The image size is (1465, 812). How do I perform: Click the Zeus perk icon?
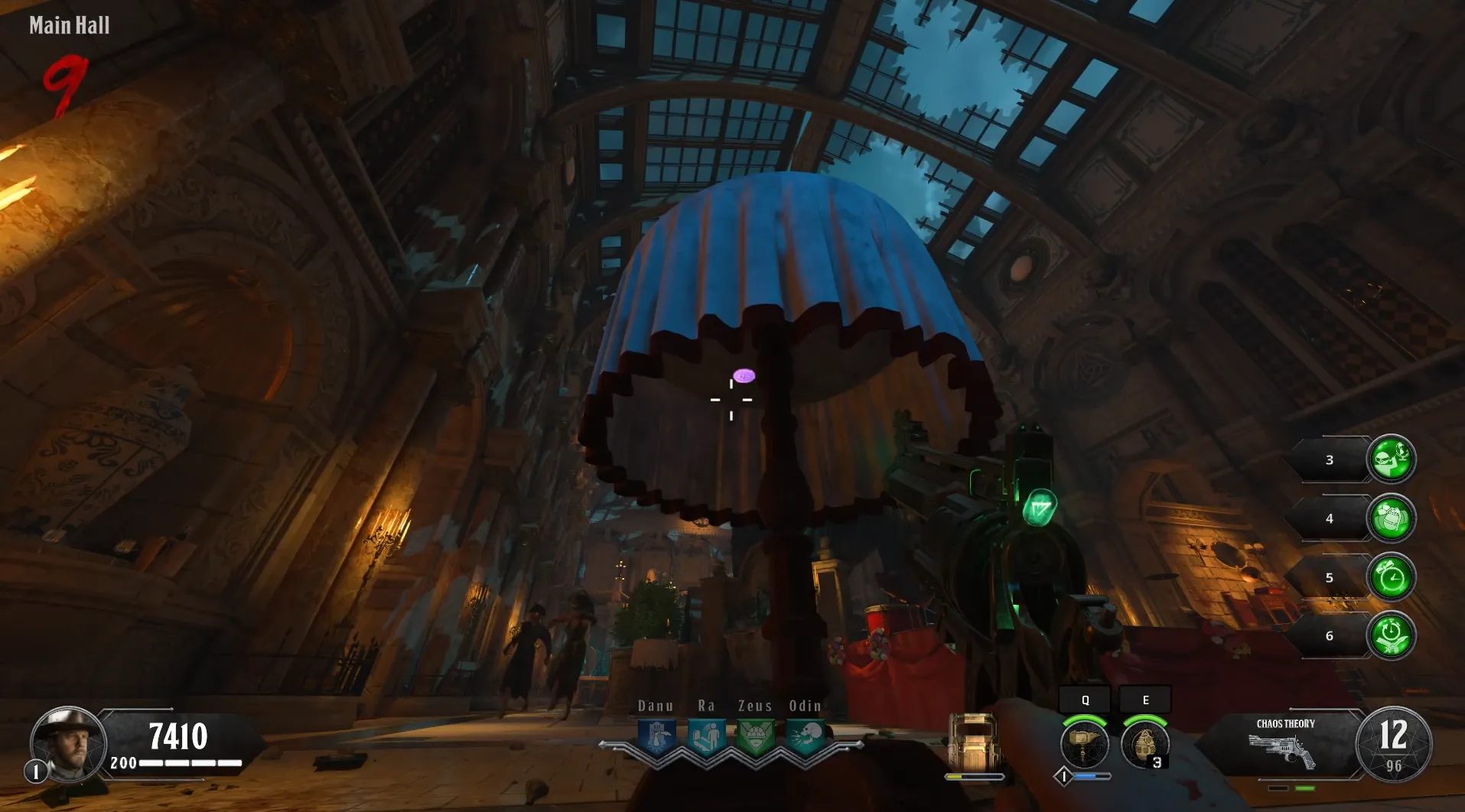coord(756,737)
